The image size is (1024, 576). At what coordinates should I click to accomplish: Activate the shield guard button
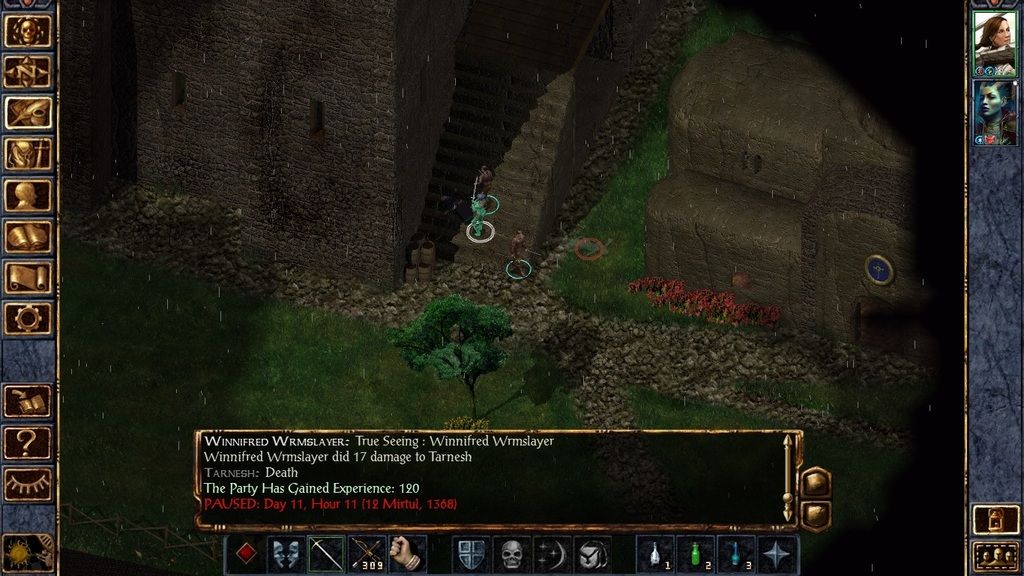point(471,554)
